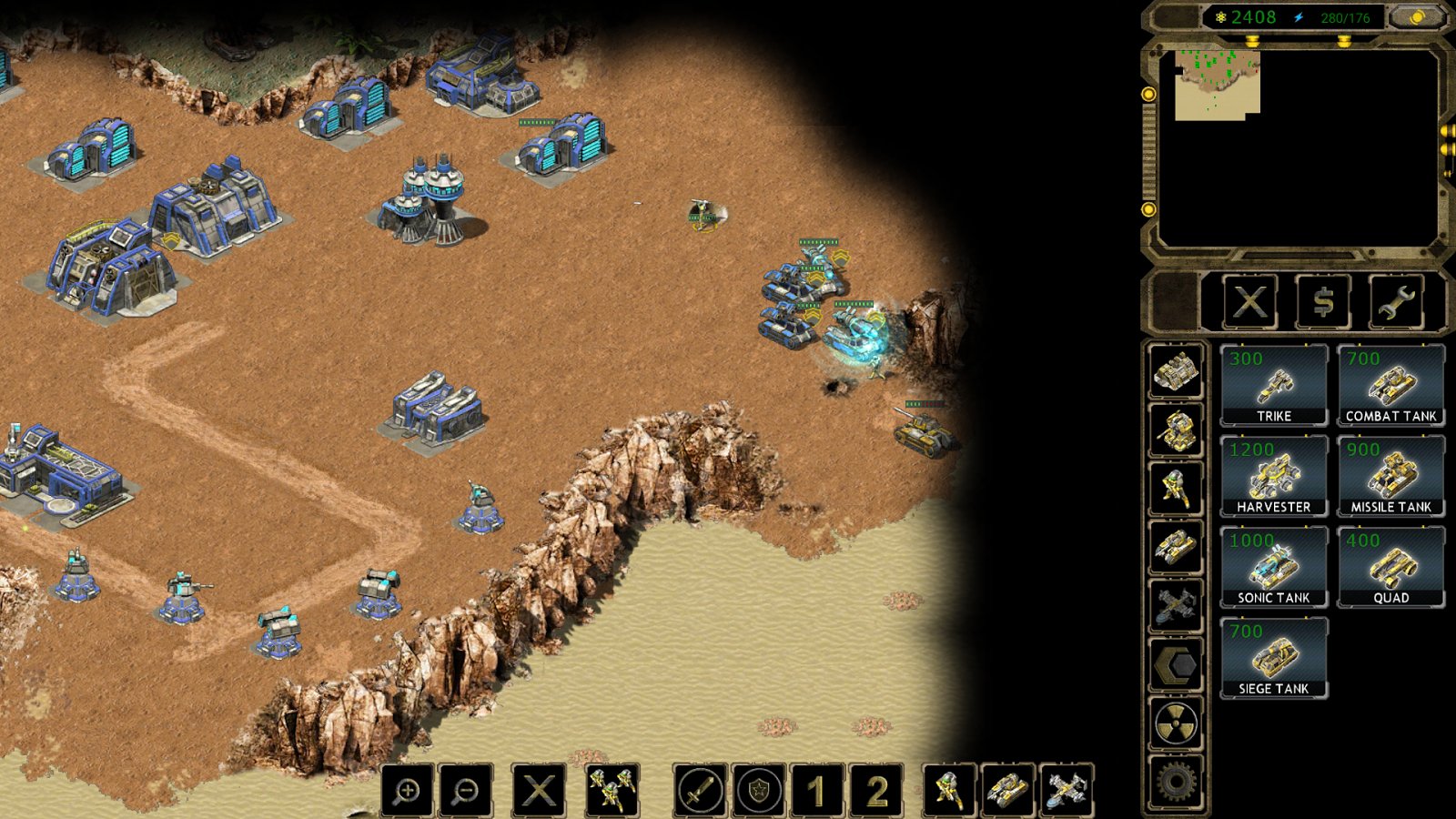Select control group 2

click(x=876, y=790)
